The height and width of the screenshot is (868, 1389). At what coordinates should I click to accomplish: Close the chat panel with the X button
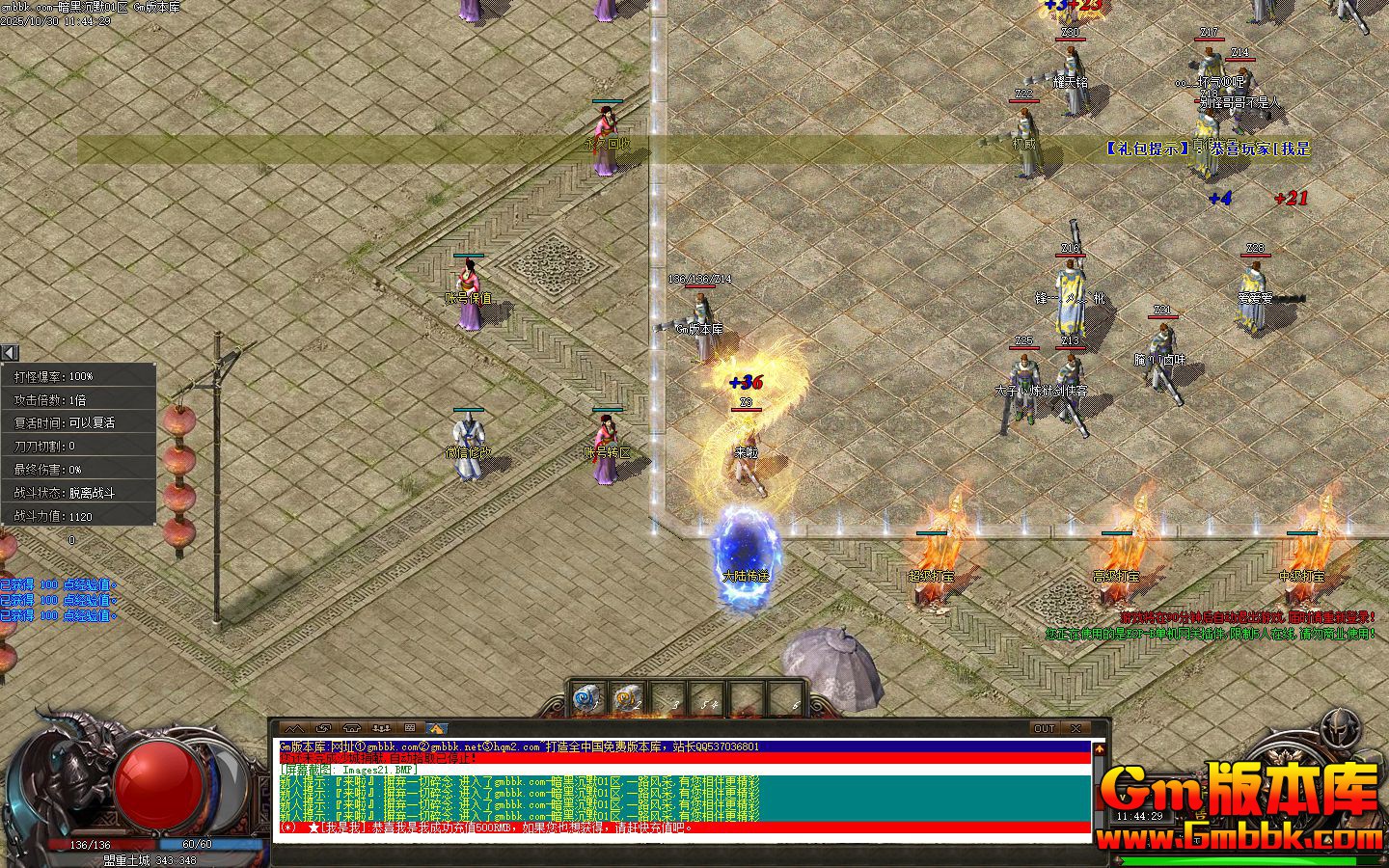tap(1076, 728)
